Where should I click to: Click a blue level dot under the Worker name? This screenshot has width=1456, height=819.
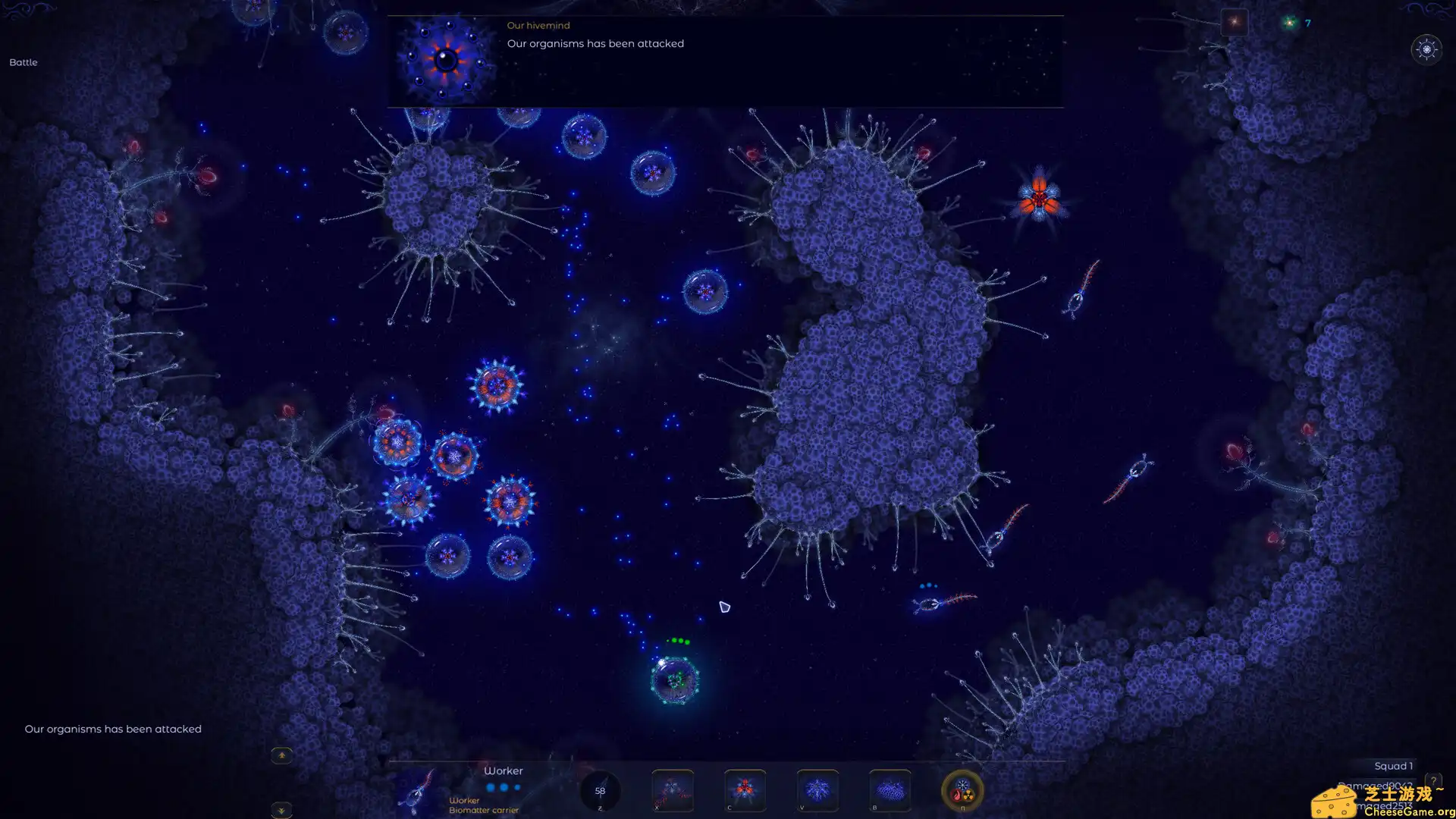490,788
